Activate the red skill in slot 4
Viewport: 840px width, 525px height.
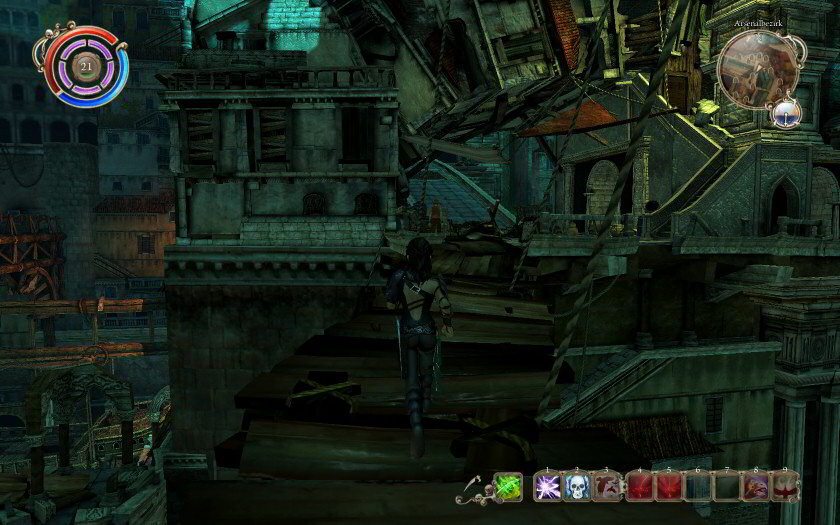[x=638, y=487]
